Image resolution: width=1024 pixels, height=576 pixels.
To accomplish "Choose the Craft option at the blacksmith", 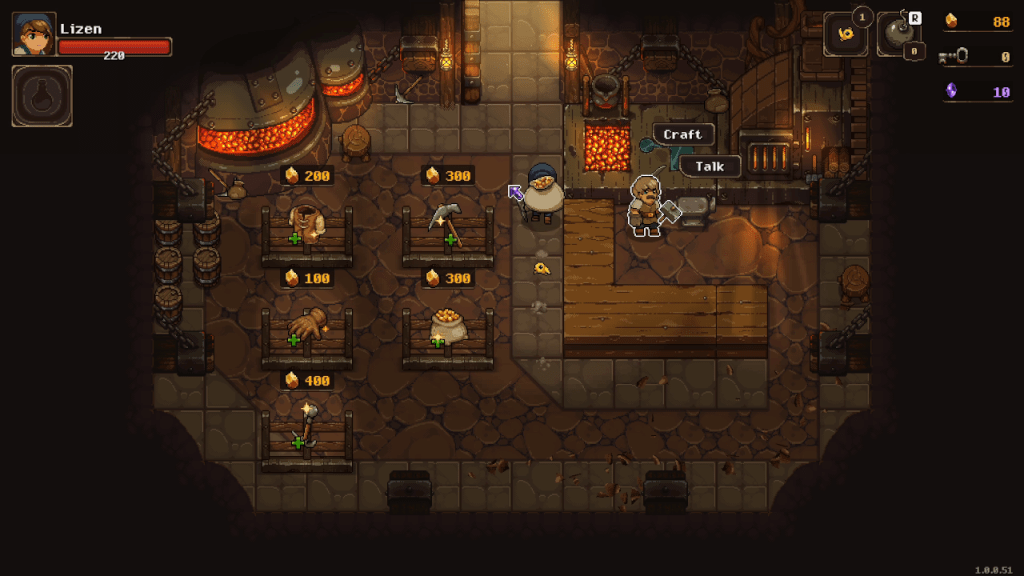I will coord(683,134).
